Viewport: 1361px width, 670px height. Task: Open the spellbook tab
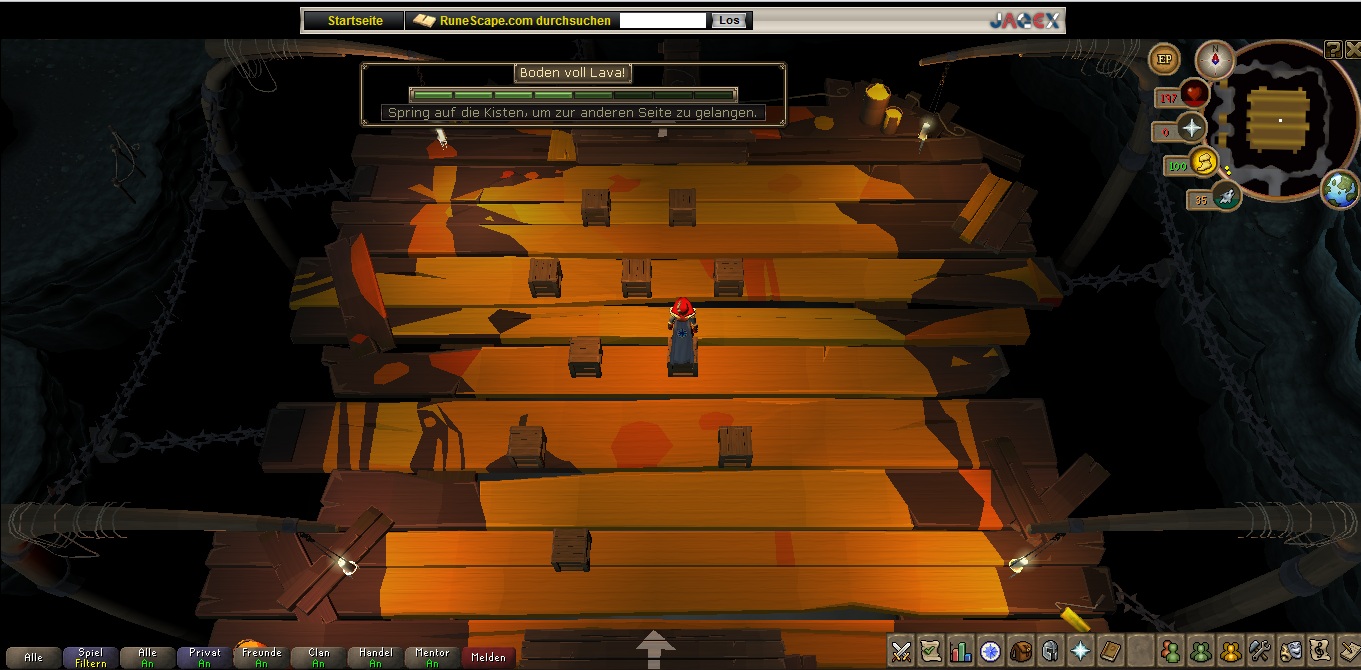pyautogui.click(x=1111, y=651)
